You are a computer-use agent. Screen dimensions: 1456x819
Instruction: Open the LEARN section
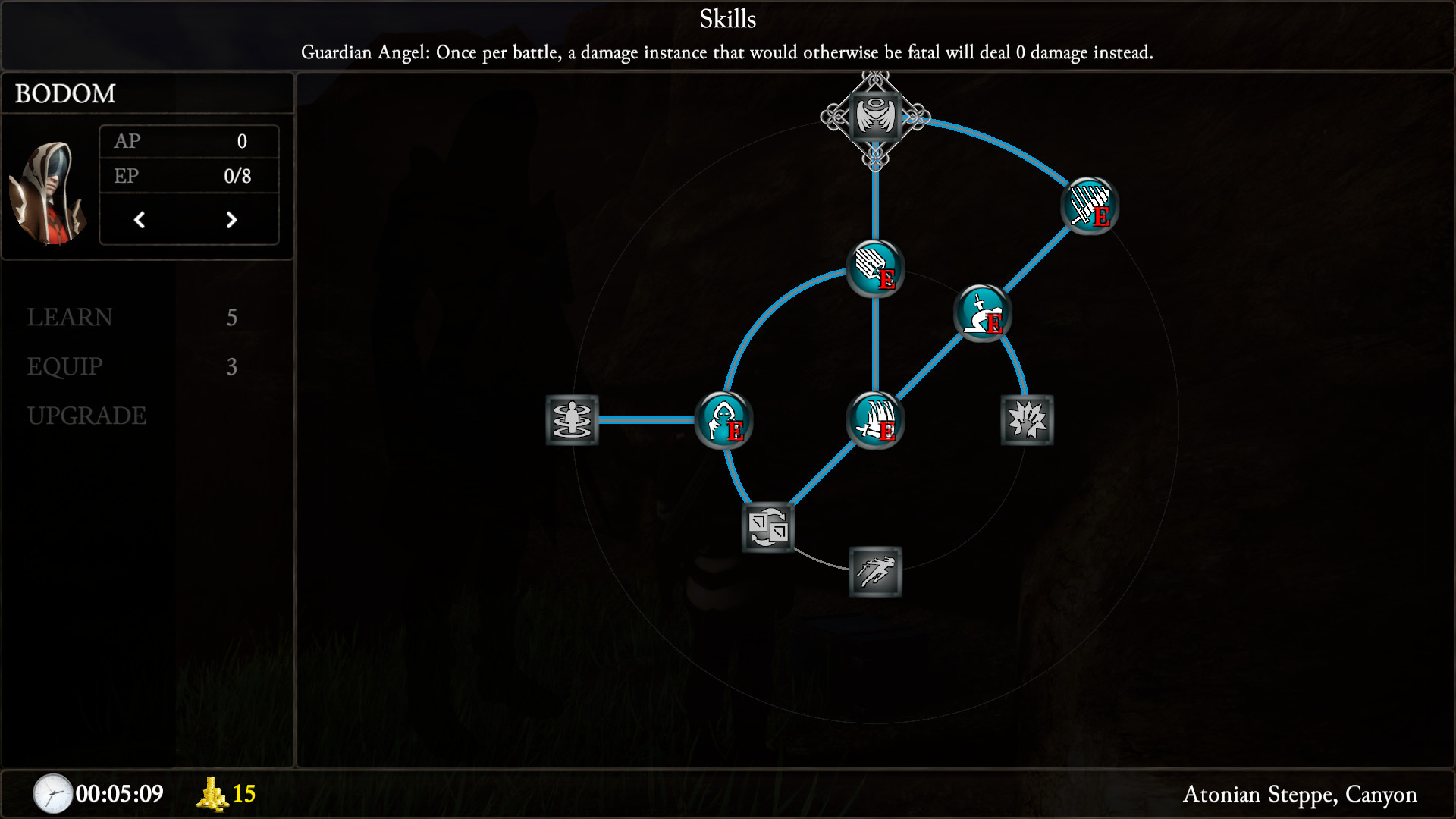tap(70, 318)
